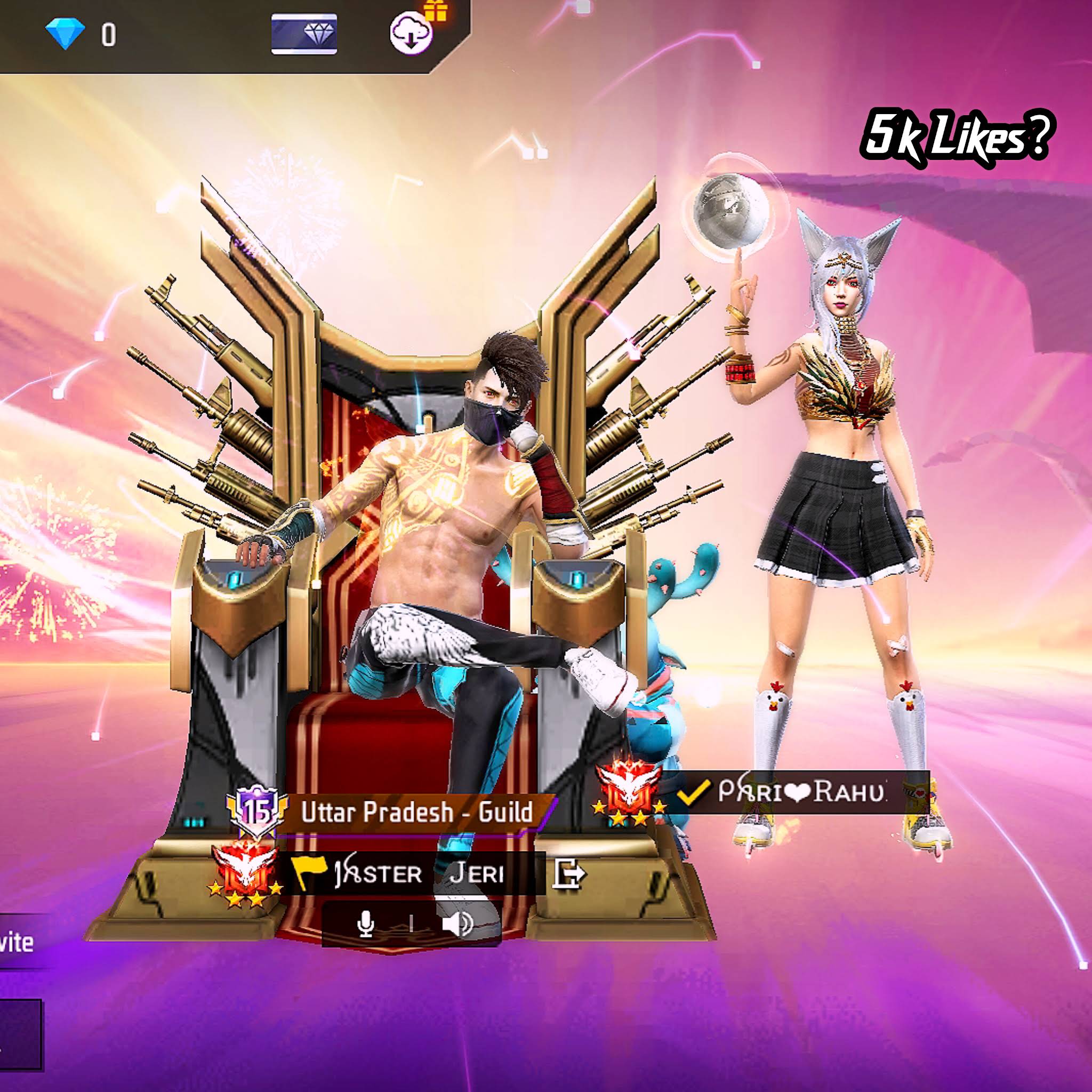Tap the blue diamond currency icon

(x=65, y=34)
